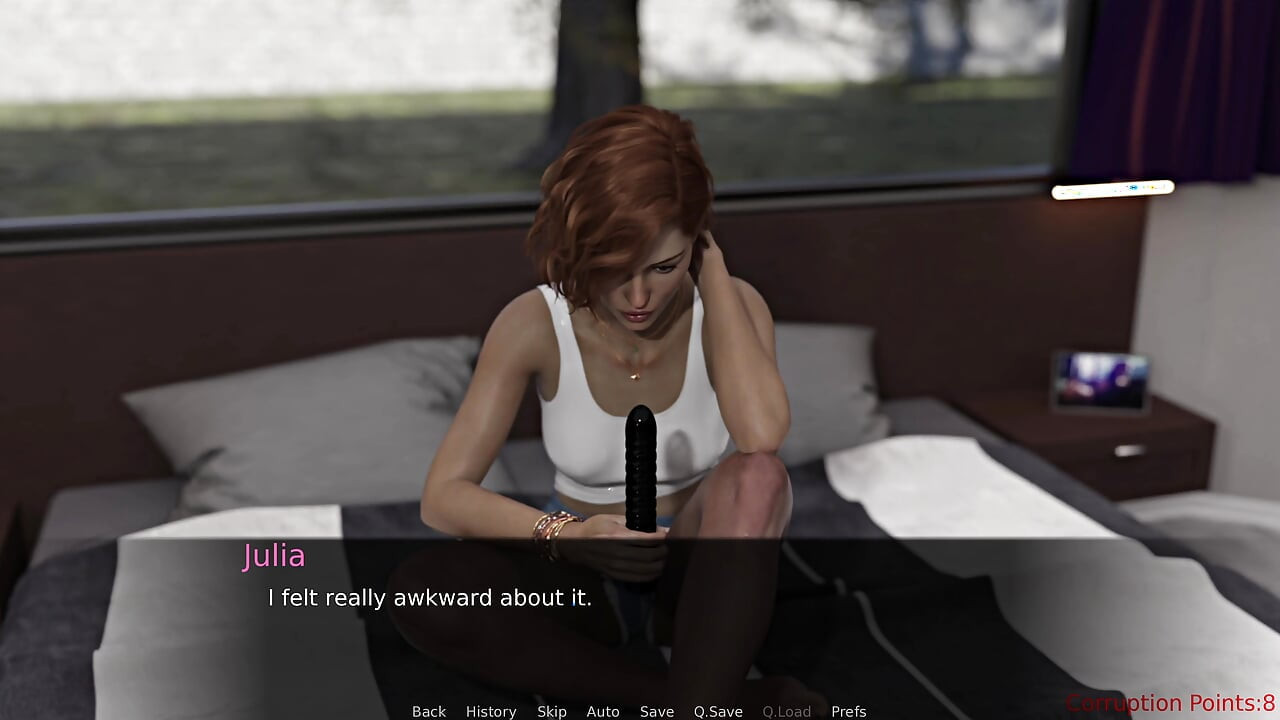Open the dialogue History log

click(491, 711)
